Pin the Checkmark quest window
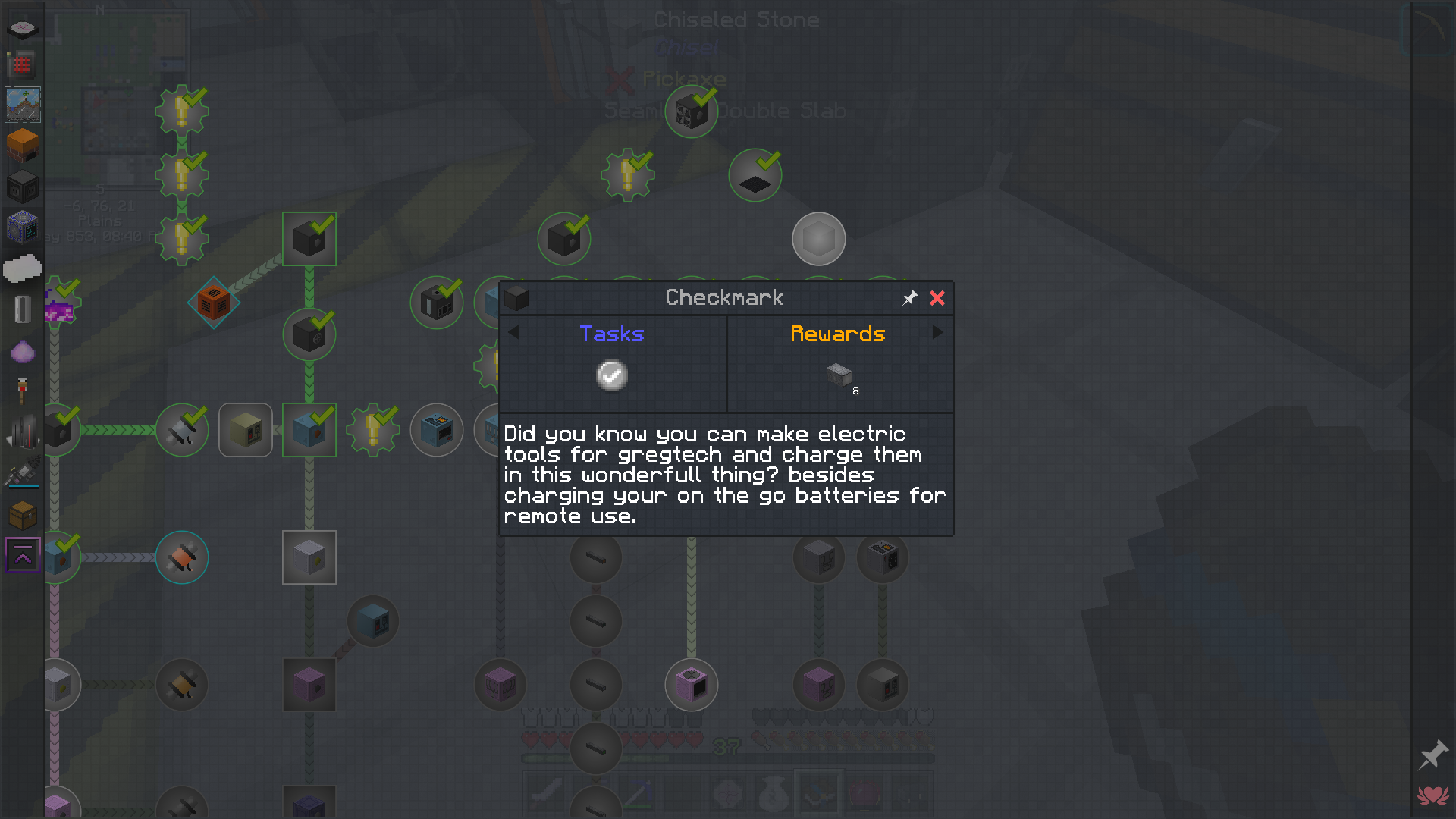Viewport: 1456px width, 819px height. (x=909, y=298)
